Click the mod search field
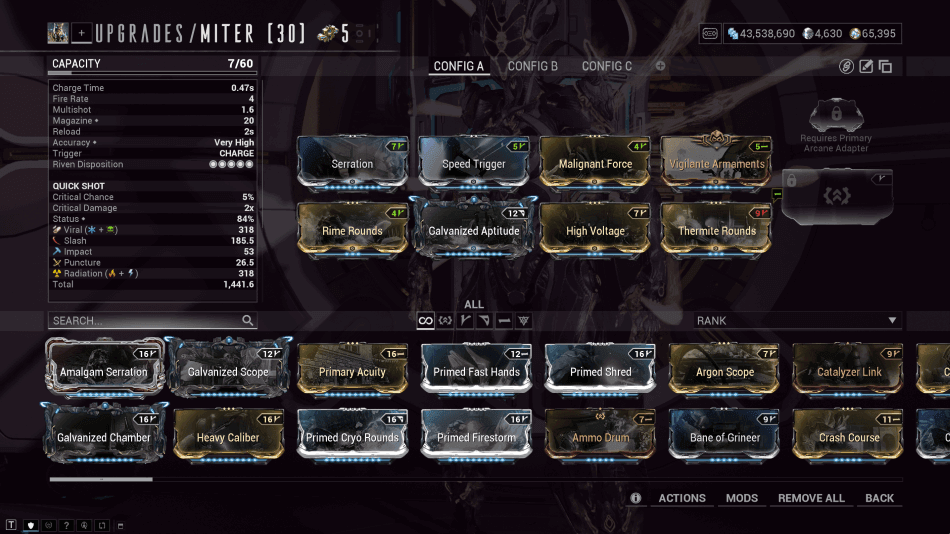 [145, 321]
